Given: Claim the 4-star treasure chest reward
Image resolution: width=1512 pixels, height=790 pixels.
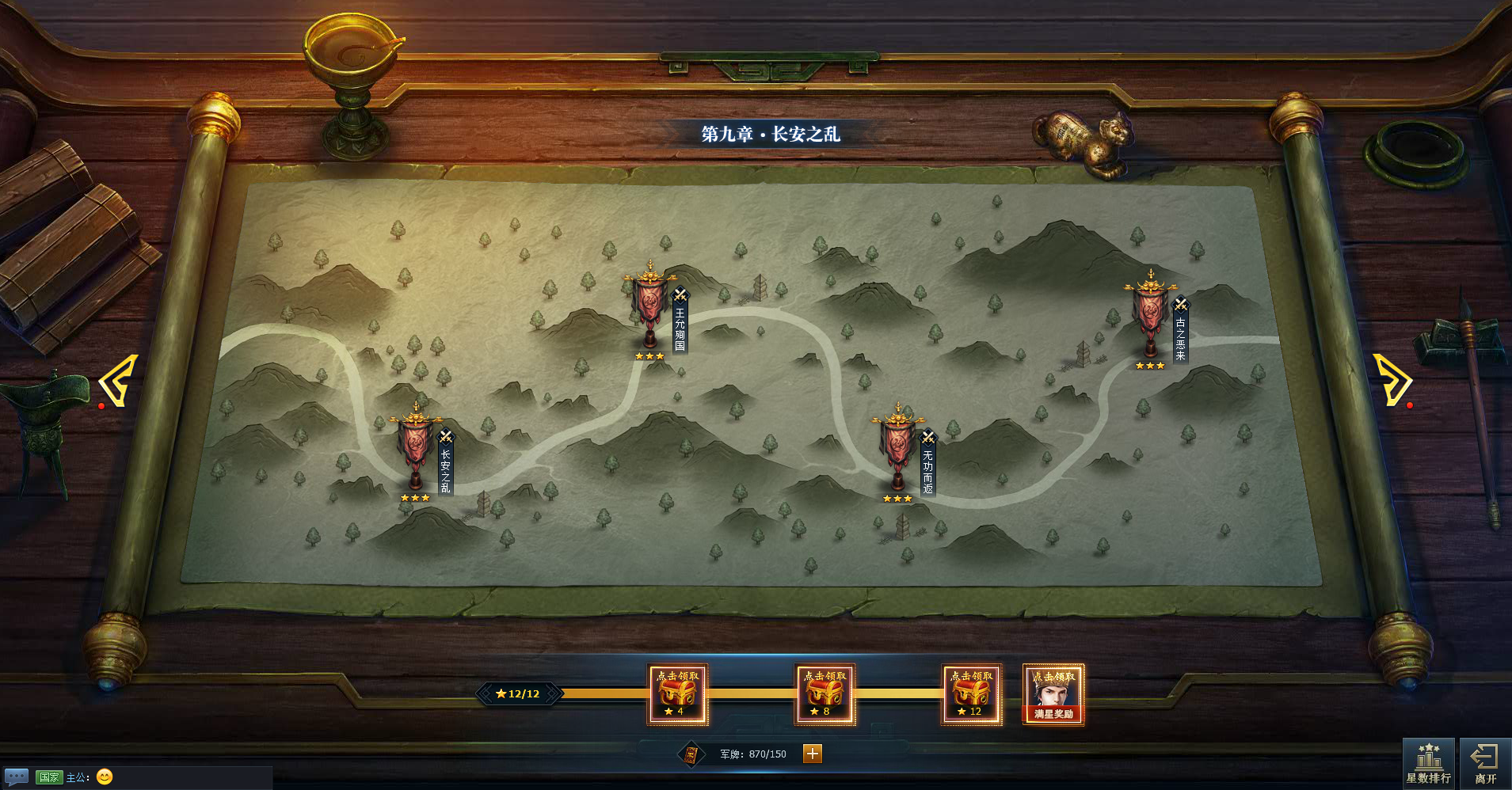Looking at the screenshot, I should pyautogui.click(x=677, y=694).
